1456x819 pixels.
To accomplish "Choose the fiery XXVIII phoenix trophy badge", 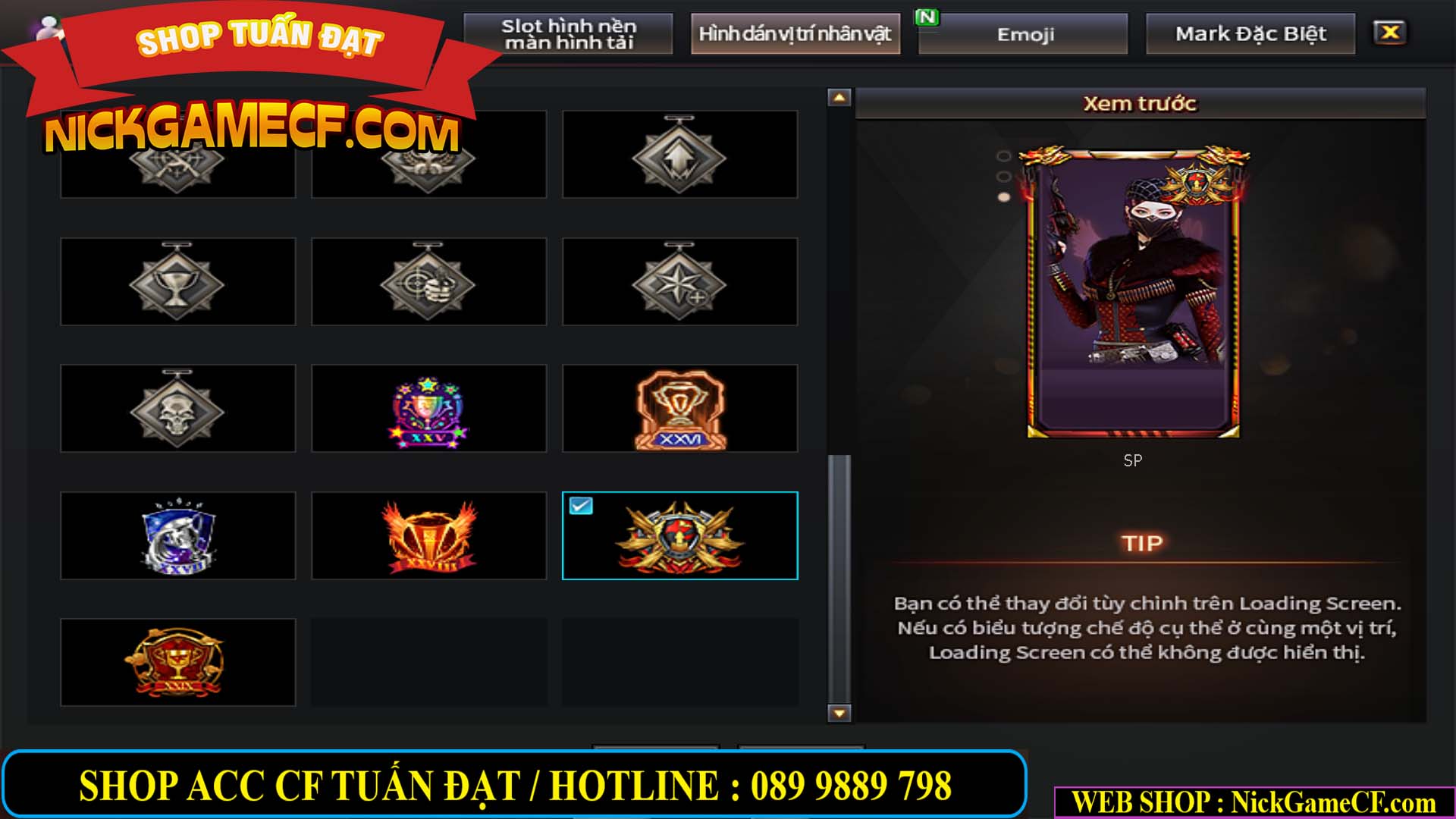I will (x=428, y=535).
